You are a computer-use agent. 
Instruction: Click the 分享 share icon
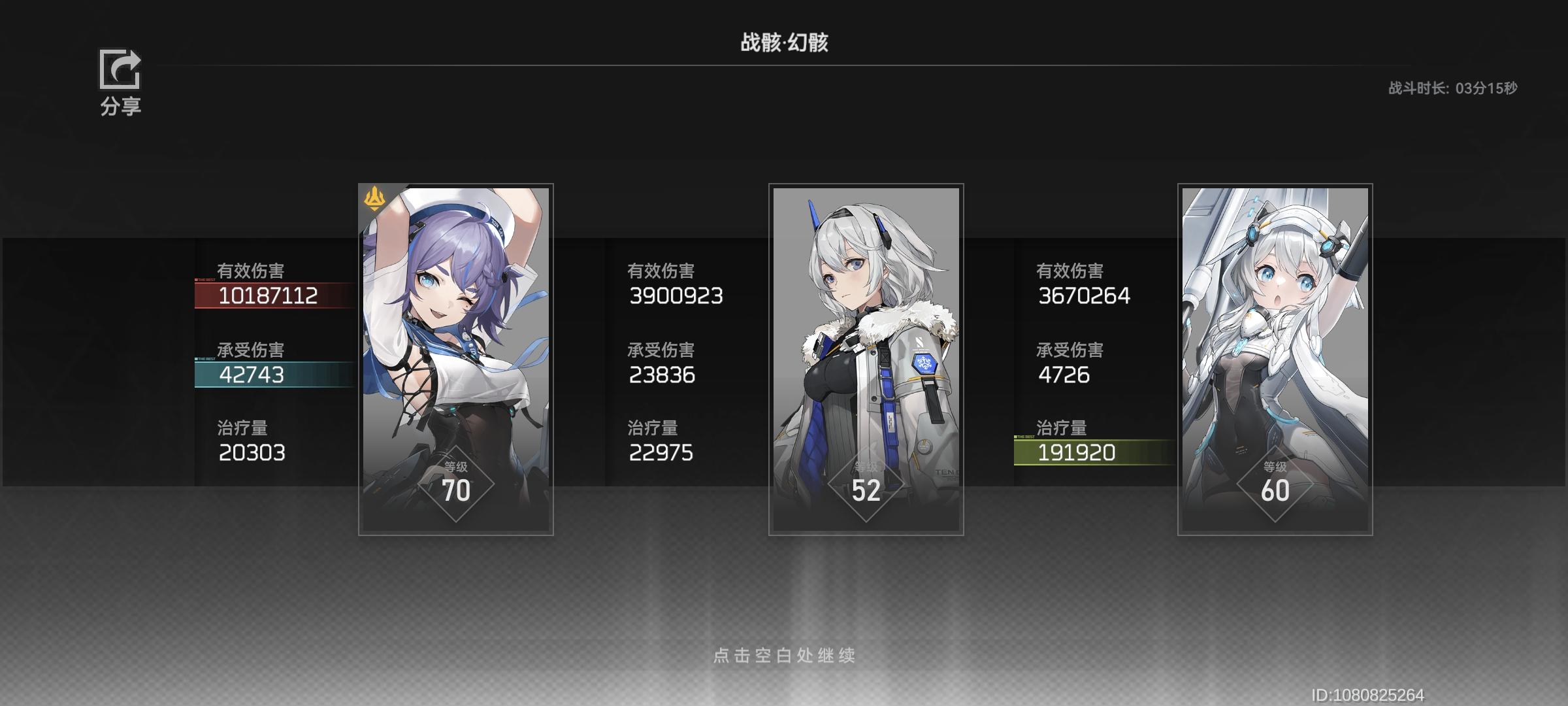click(x=120, y=70)
